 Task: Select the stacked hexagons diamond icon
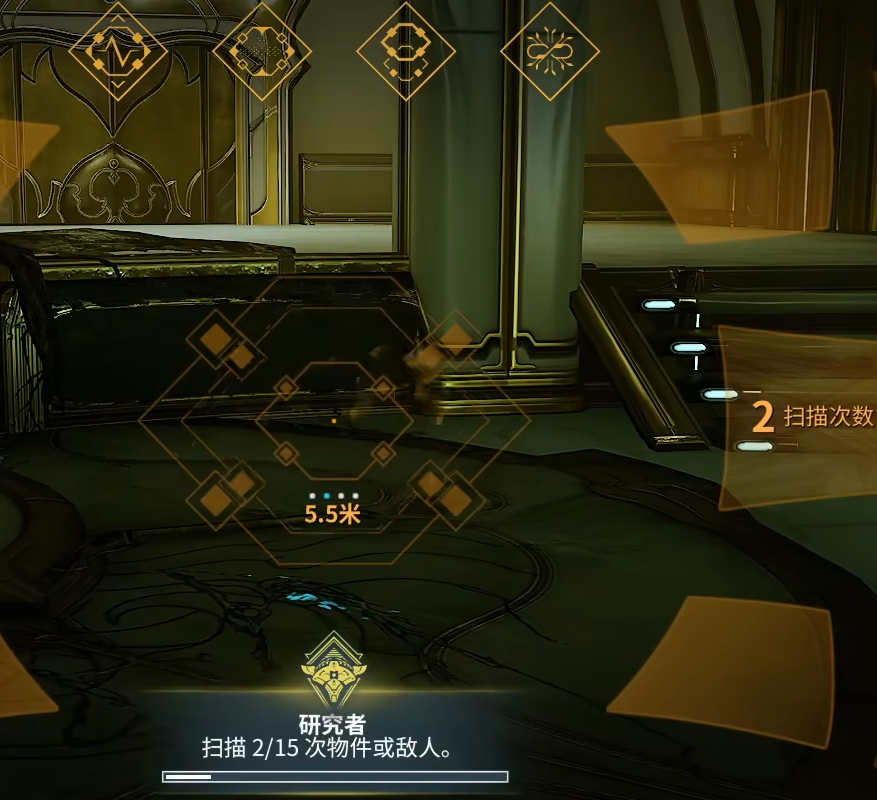(406, 50)
